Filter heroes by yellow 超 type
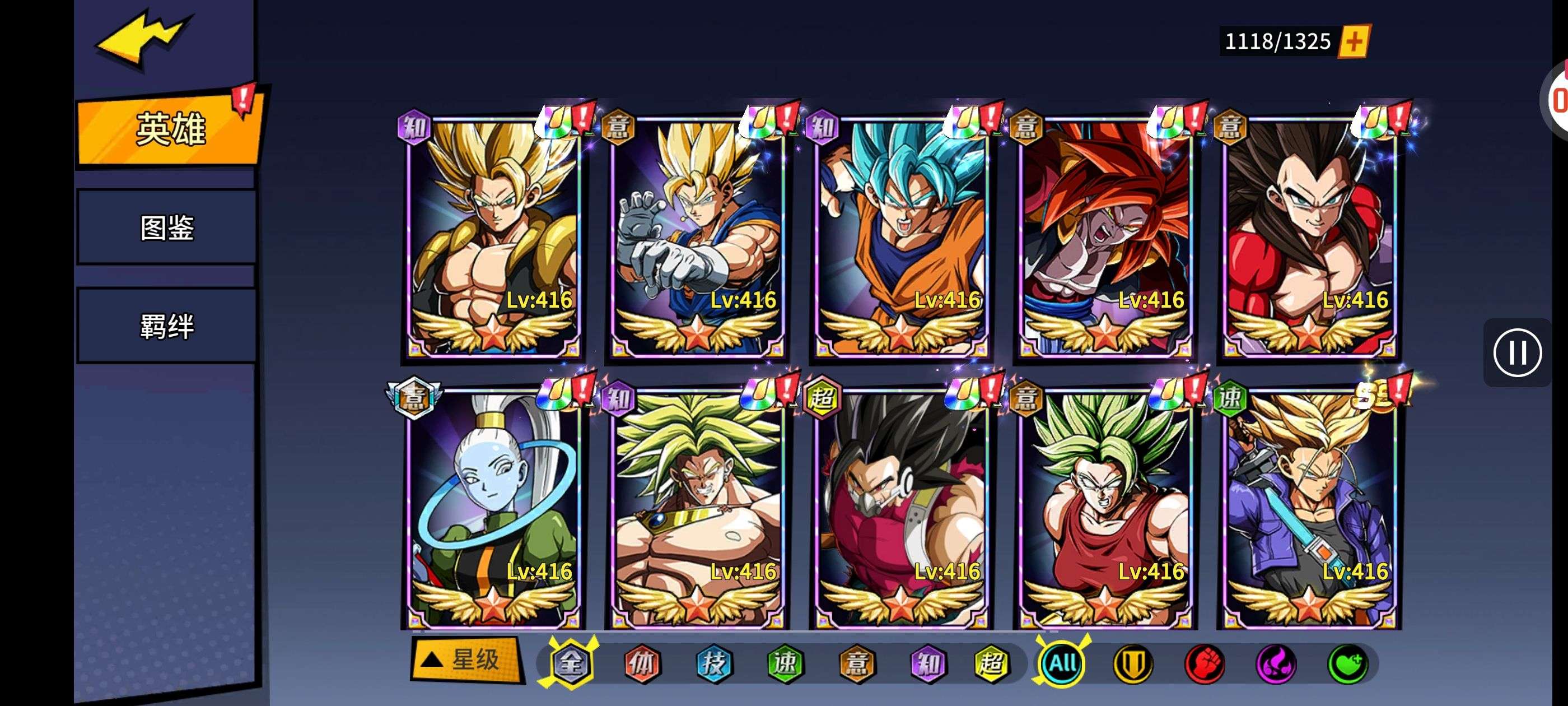This screenshot has width=1568, height=706. click(x=992, y=663)
